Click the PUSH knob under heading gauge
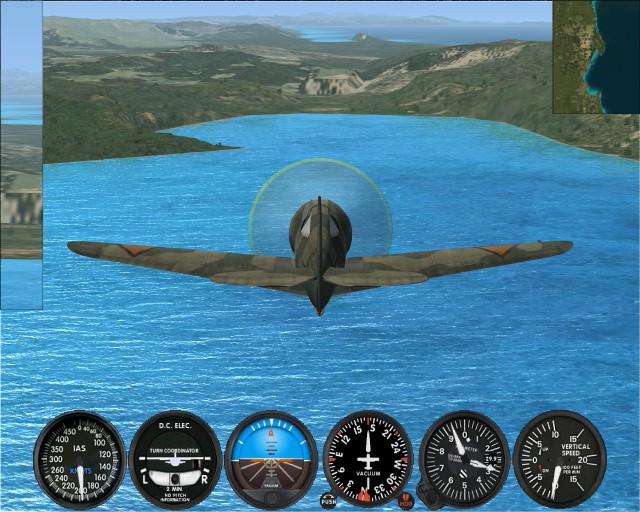640x512 pixels. pyautogui.click(x=328, y=498)
